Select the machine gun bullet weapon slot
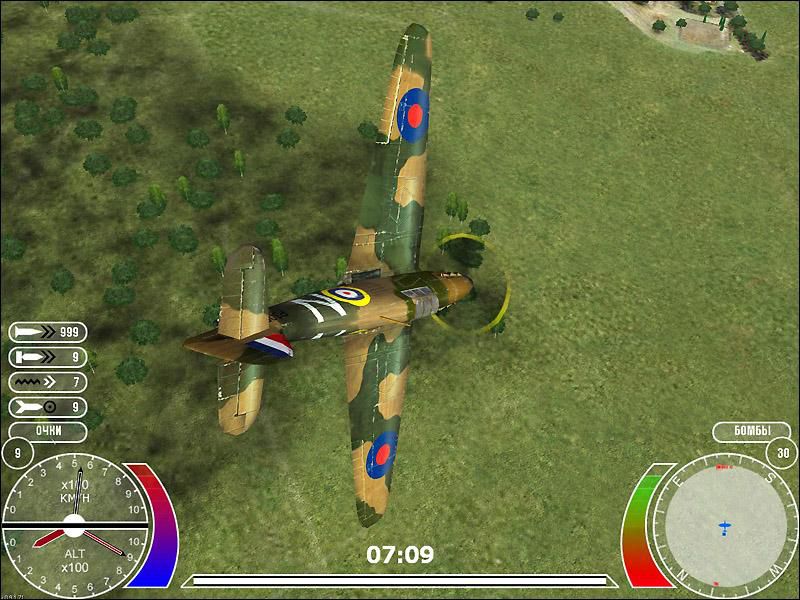Screen dimensions: 800x600 click(x=47, y=331)
